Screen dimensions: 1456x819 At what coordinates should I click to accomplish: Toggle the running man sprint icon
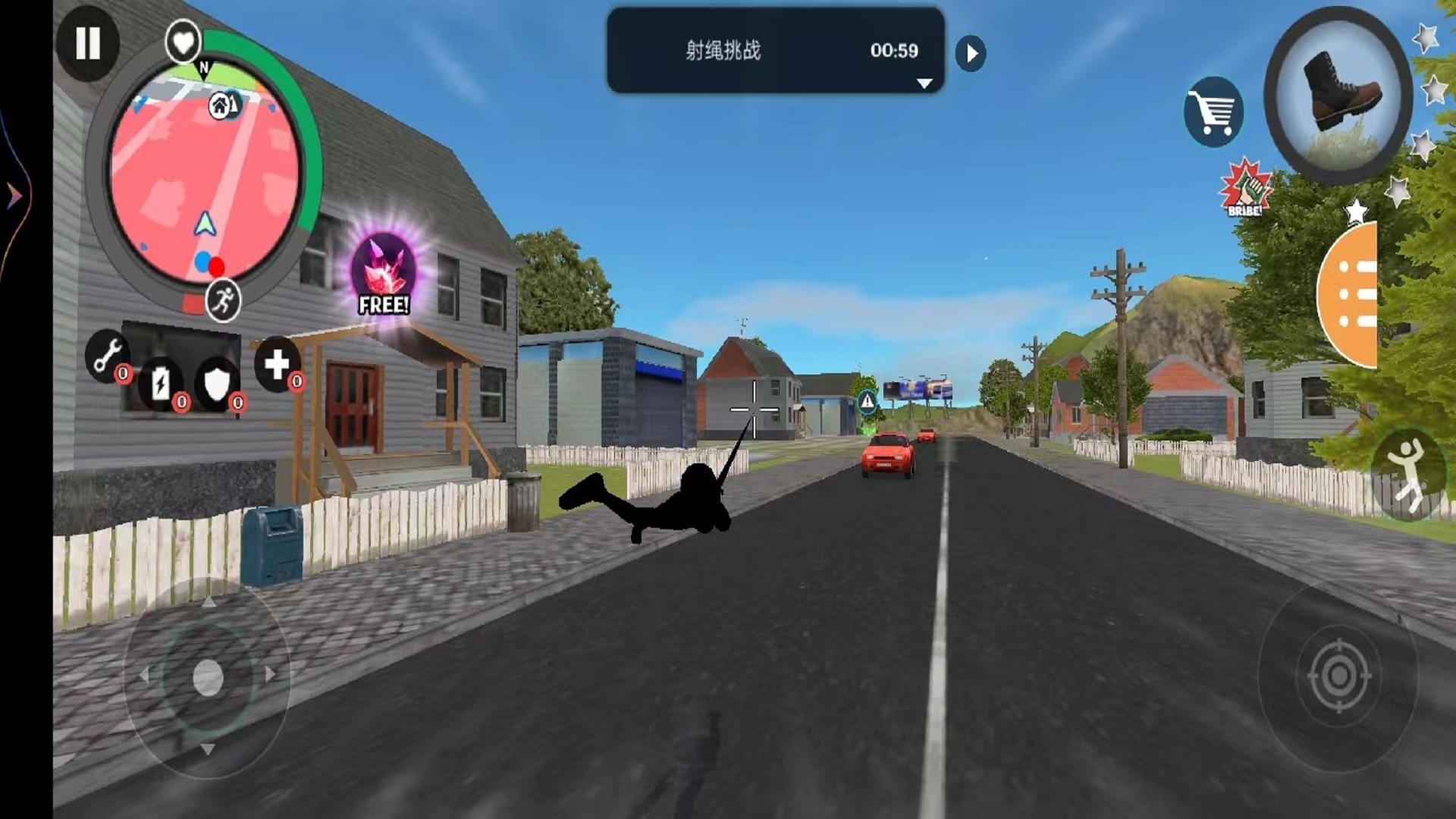pos(223,301)
